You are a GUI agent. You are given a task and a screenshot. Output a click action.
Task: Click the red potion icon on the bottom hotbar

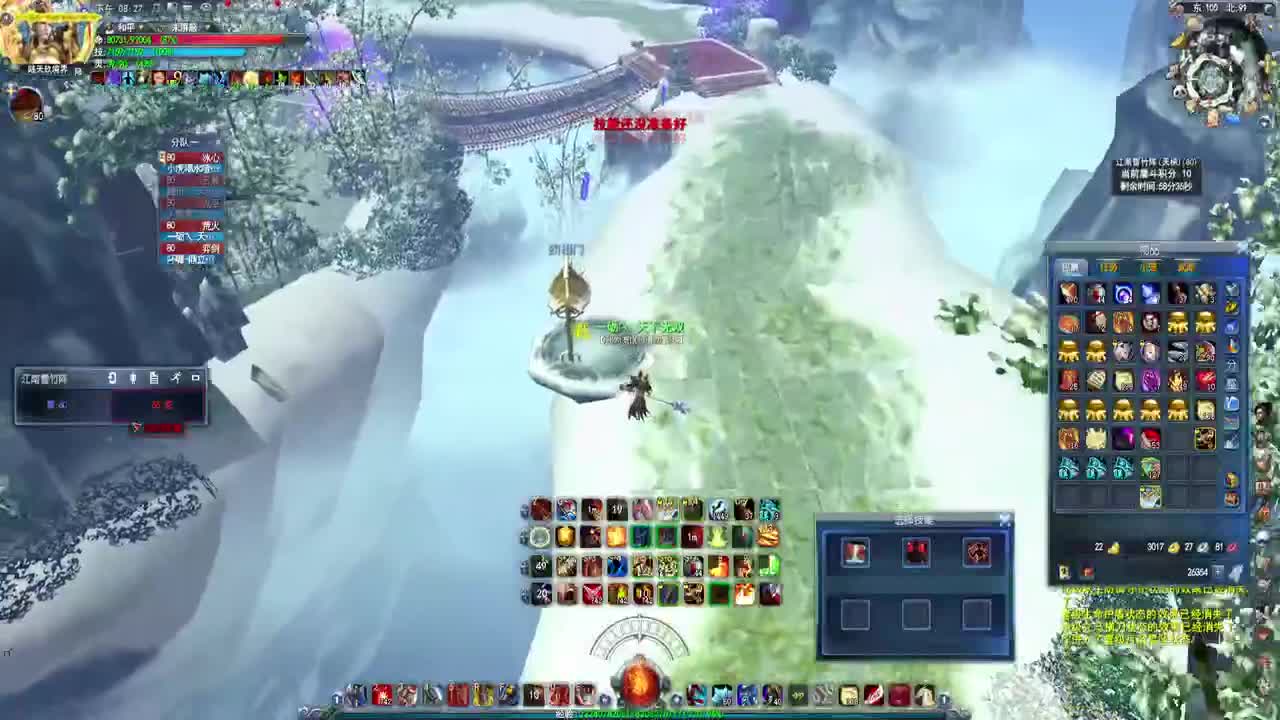point(383,694)
